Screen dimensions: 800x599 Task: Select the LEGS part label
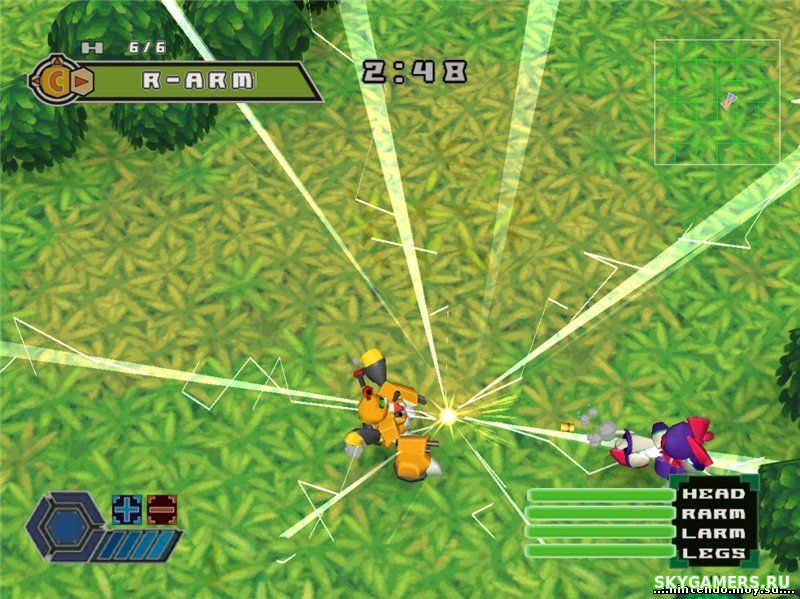click(713, 552)
